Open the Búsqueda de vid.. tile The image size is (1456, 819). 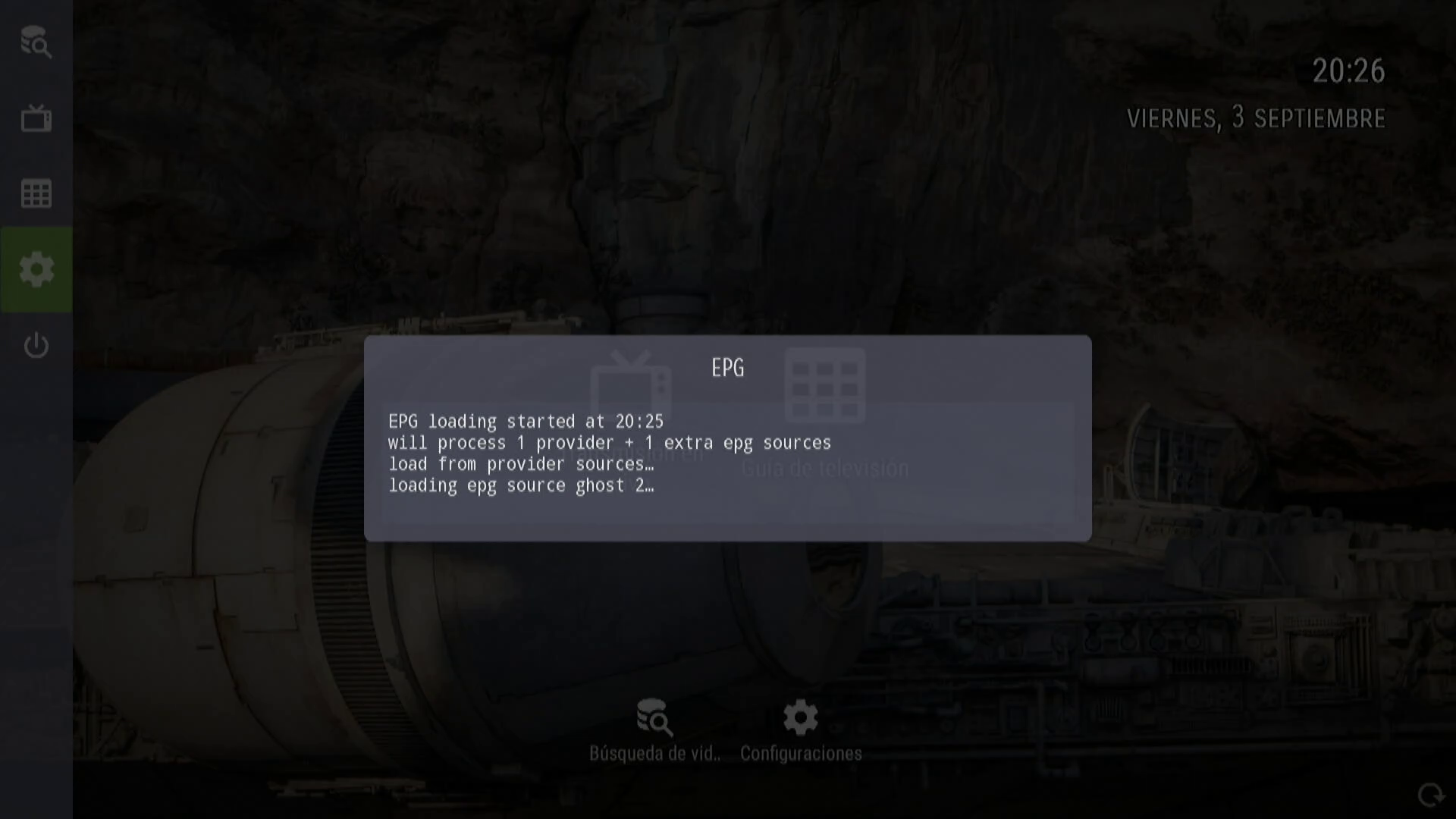pos(654,730)
